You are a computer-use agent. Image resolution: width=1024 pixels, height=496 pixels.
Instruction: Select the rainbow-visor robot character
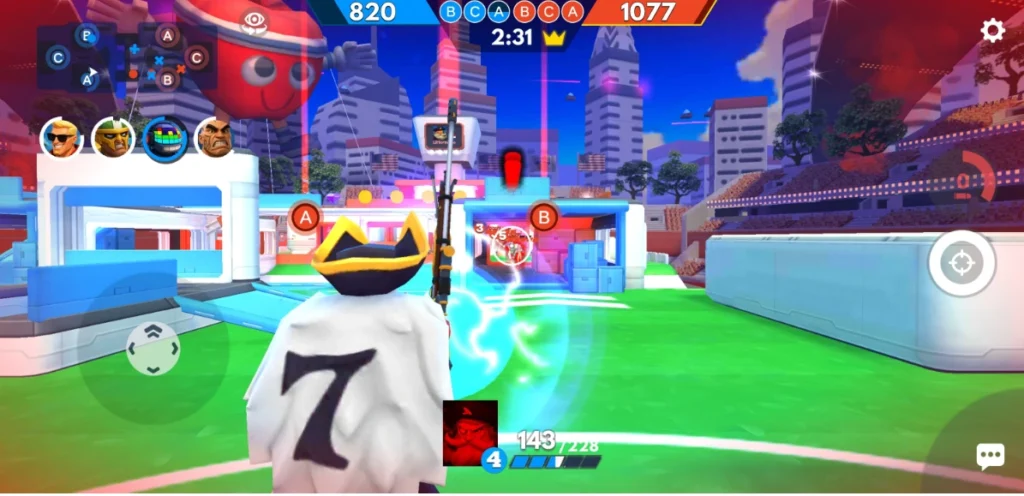(x=165, y=139)
